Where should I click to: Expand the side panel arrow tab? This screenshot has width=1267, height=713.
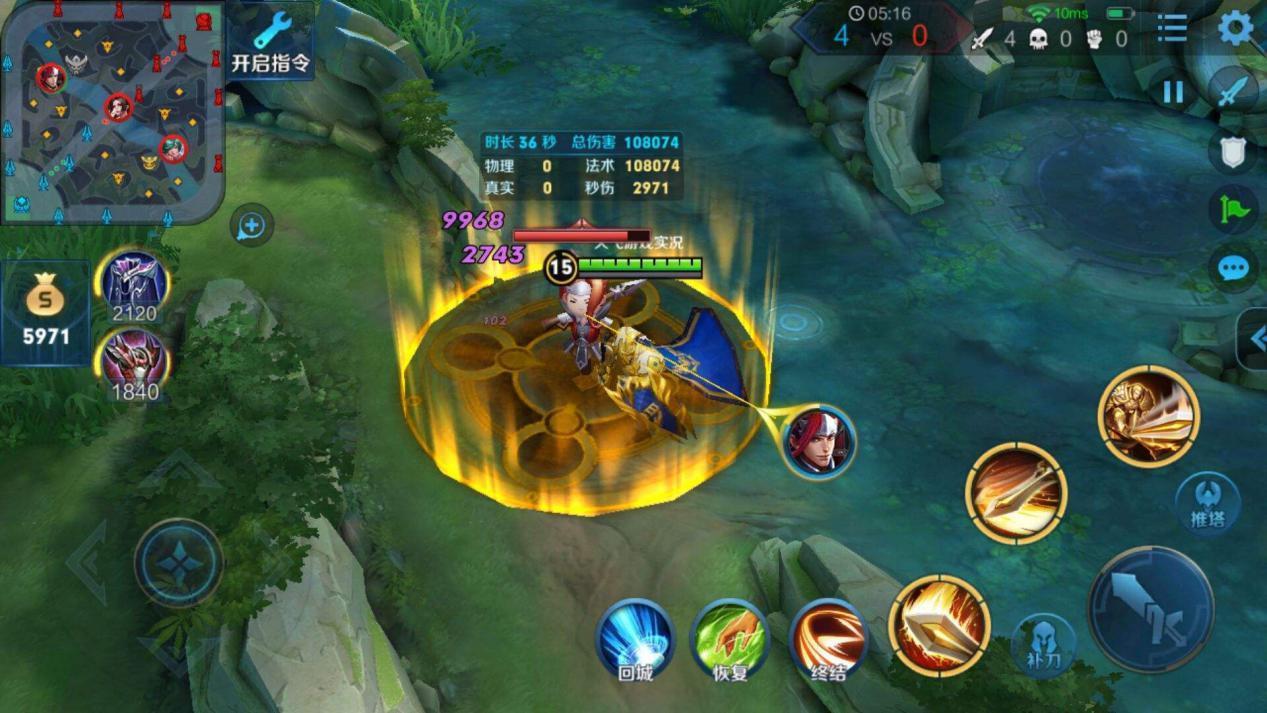1254,340
